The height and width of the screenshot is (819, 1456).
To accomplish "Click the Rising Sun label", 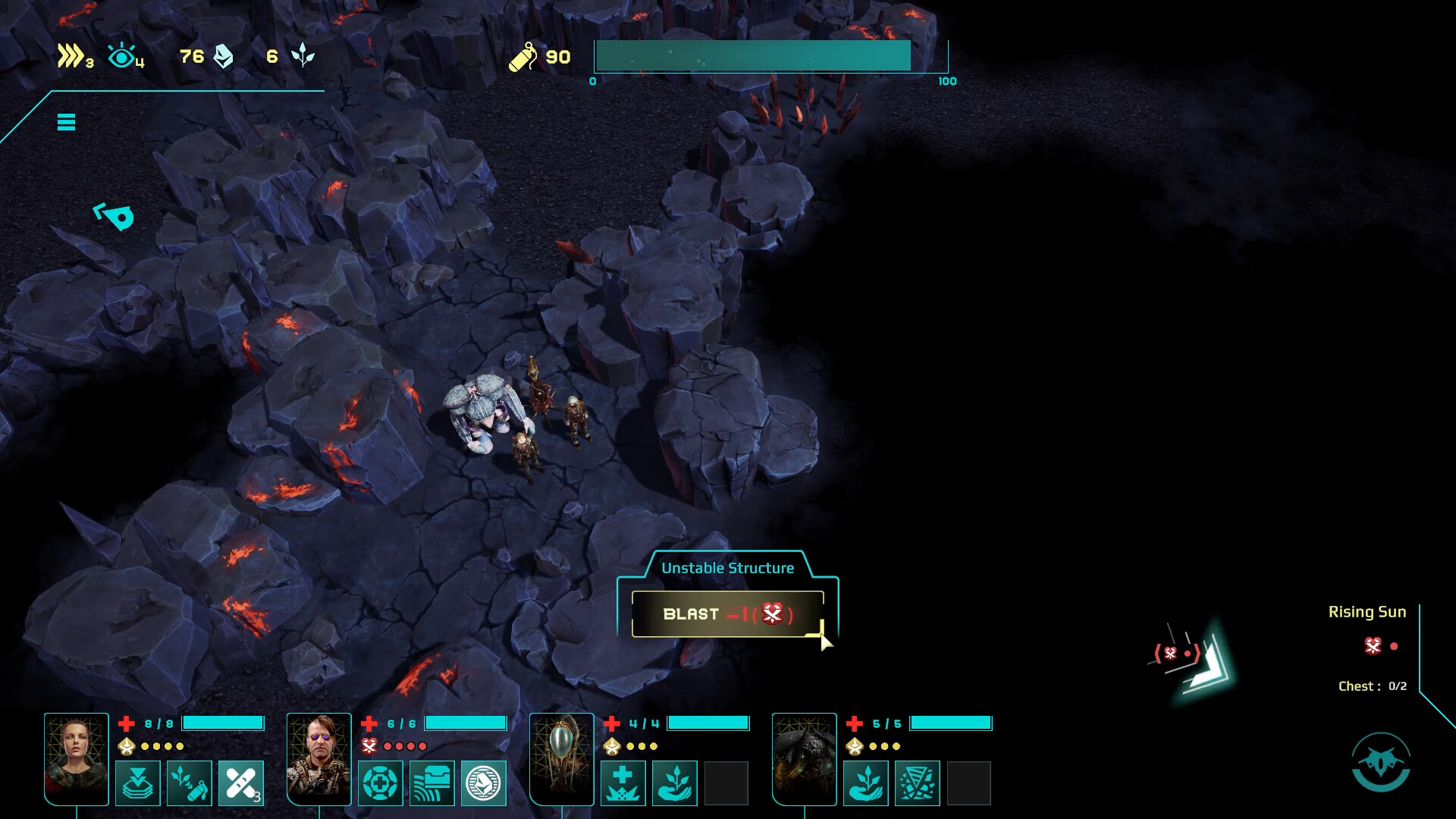I will [x=1367, y=611].
